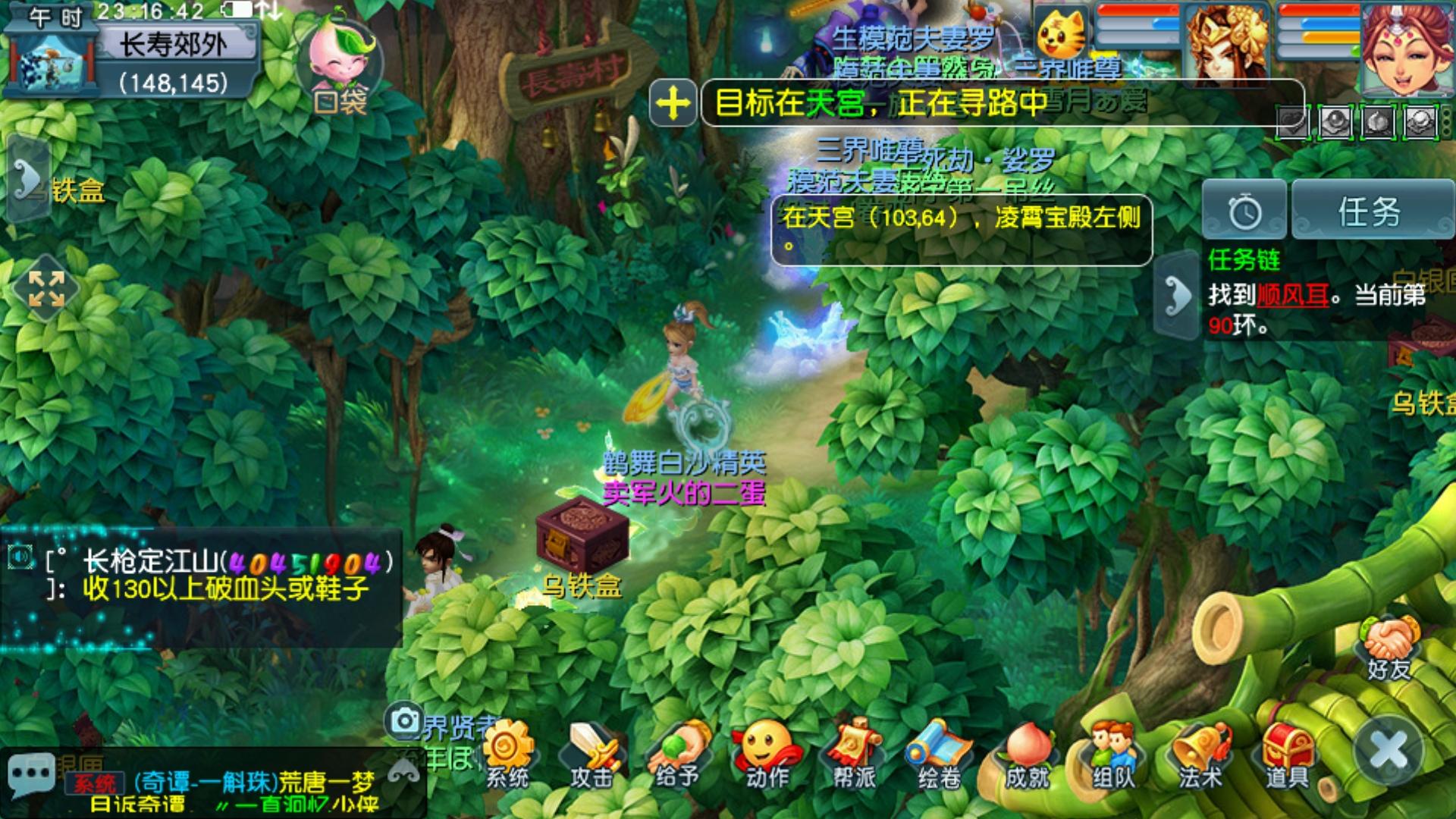1456x819 pixels.
Task: Switch to the 任务 quest tab
Action: coord(1370,212)
